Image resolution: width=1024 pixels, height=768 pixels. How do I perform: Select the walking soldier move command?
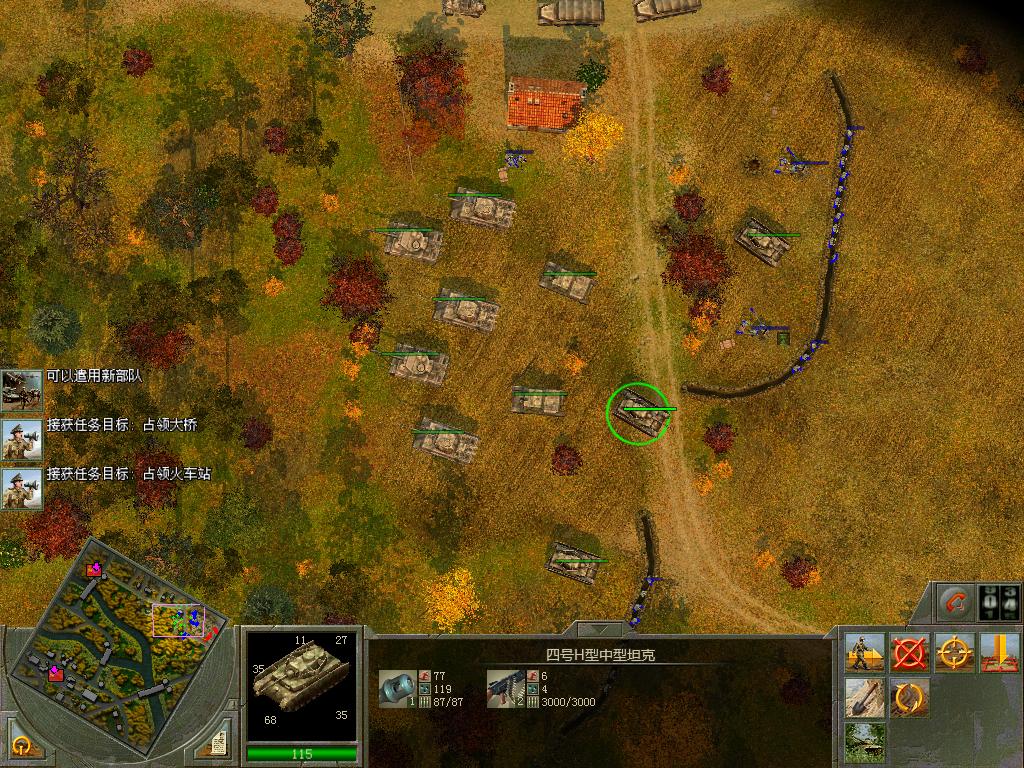(x=862, y=653)
